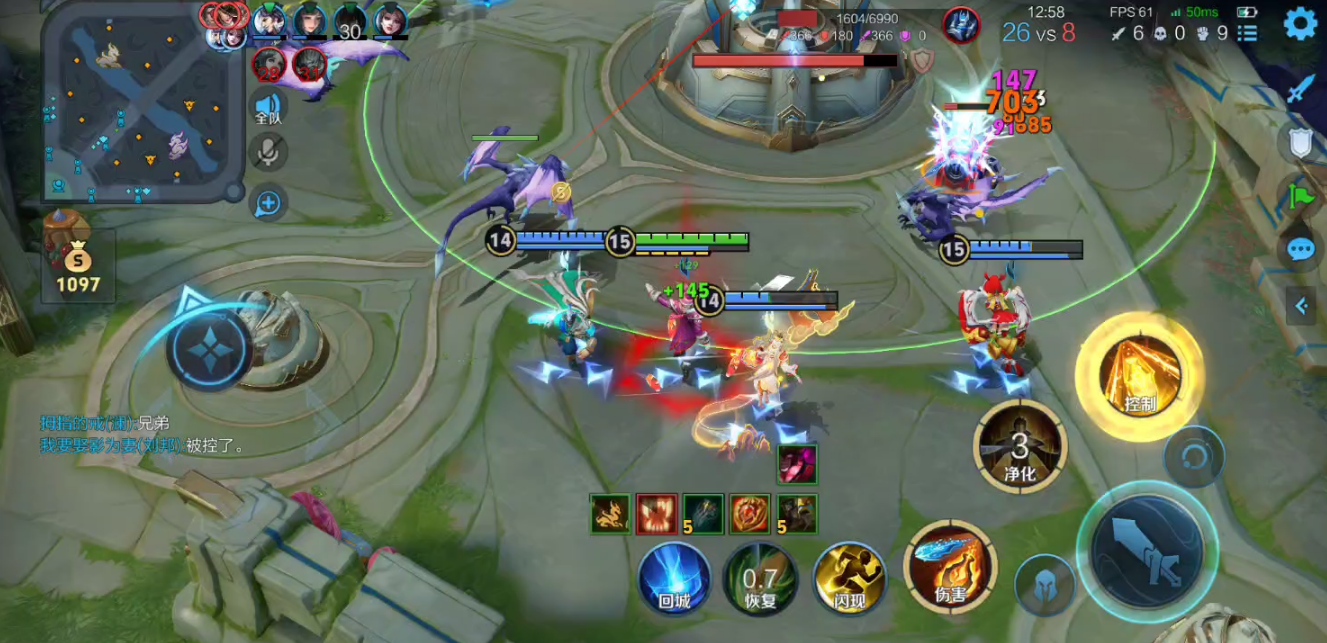Screen dimensions: 1327x643
Task: Select the golden dragon item slot
Action: 609,513
